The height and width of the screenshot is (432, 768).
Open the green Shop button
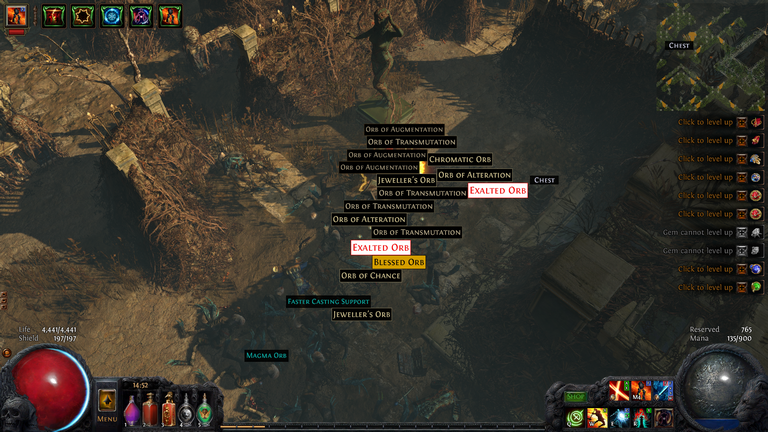point(575,396)
